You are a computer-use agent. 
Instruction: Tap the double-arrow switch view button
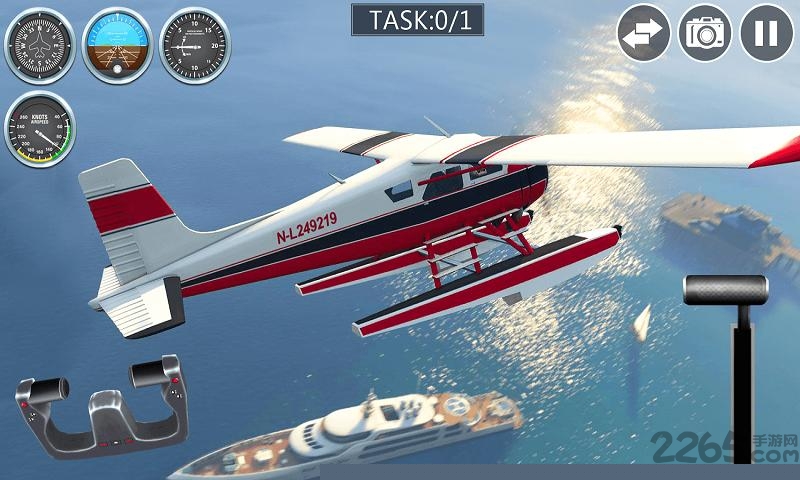coord(644,33)
